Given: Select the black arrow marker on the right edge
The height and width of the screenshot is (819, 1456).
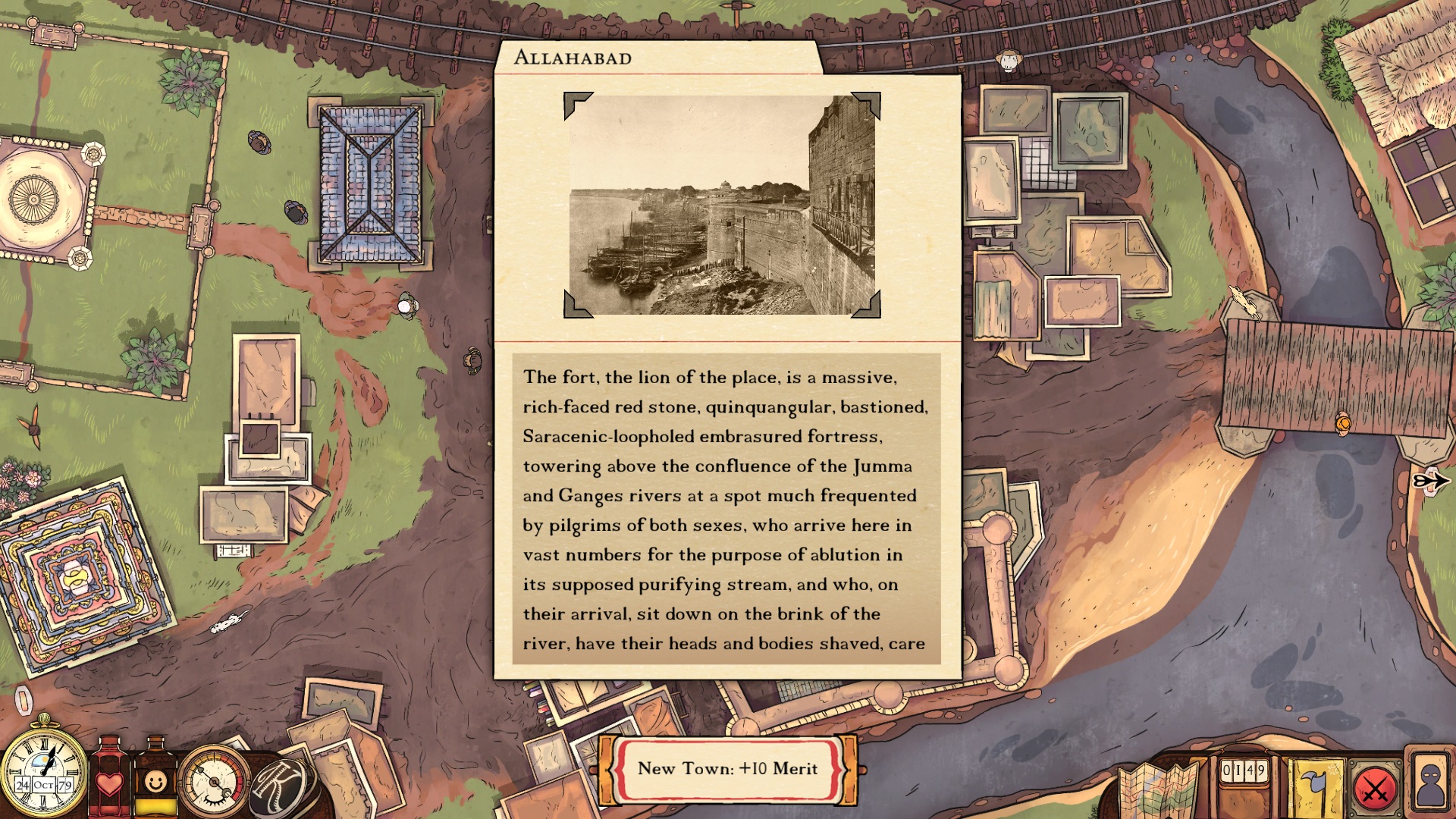Looking at the screenshot, I should point(1431,479).
